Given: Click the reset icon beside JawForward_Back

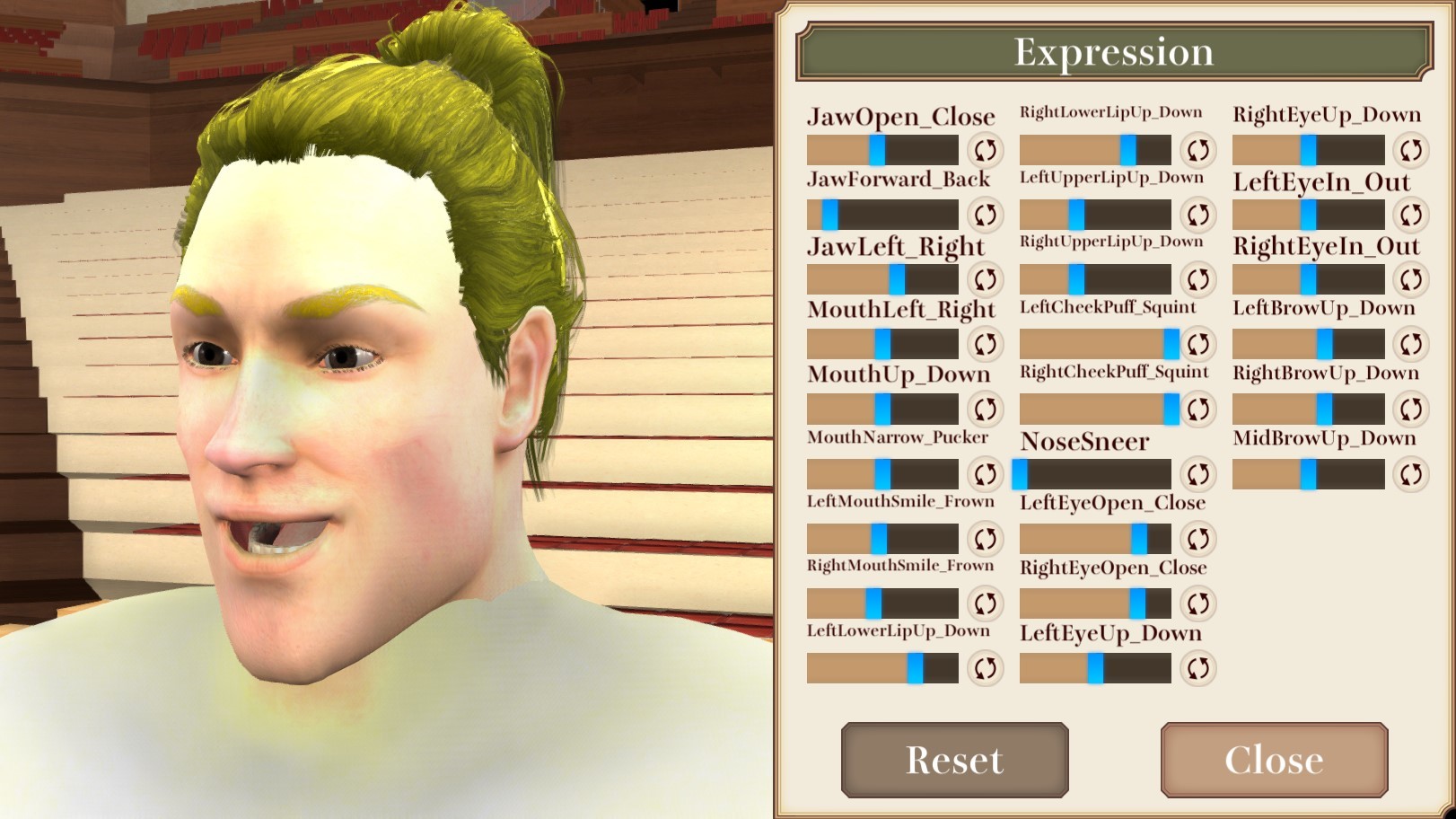Looking at the screenshot, I should [984, 215].
